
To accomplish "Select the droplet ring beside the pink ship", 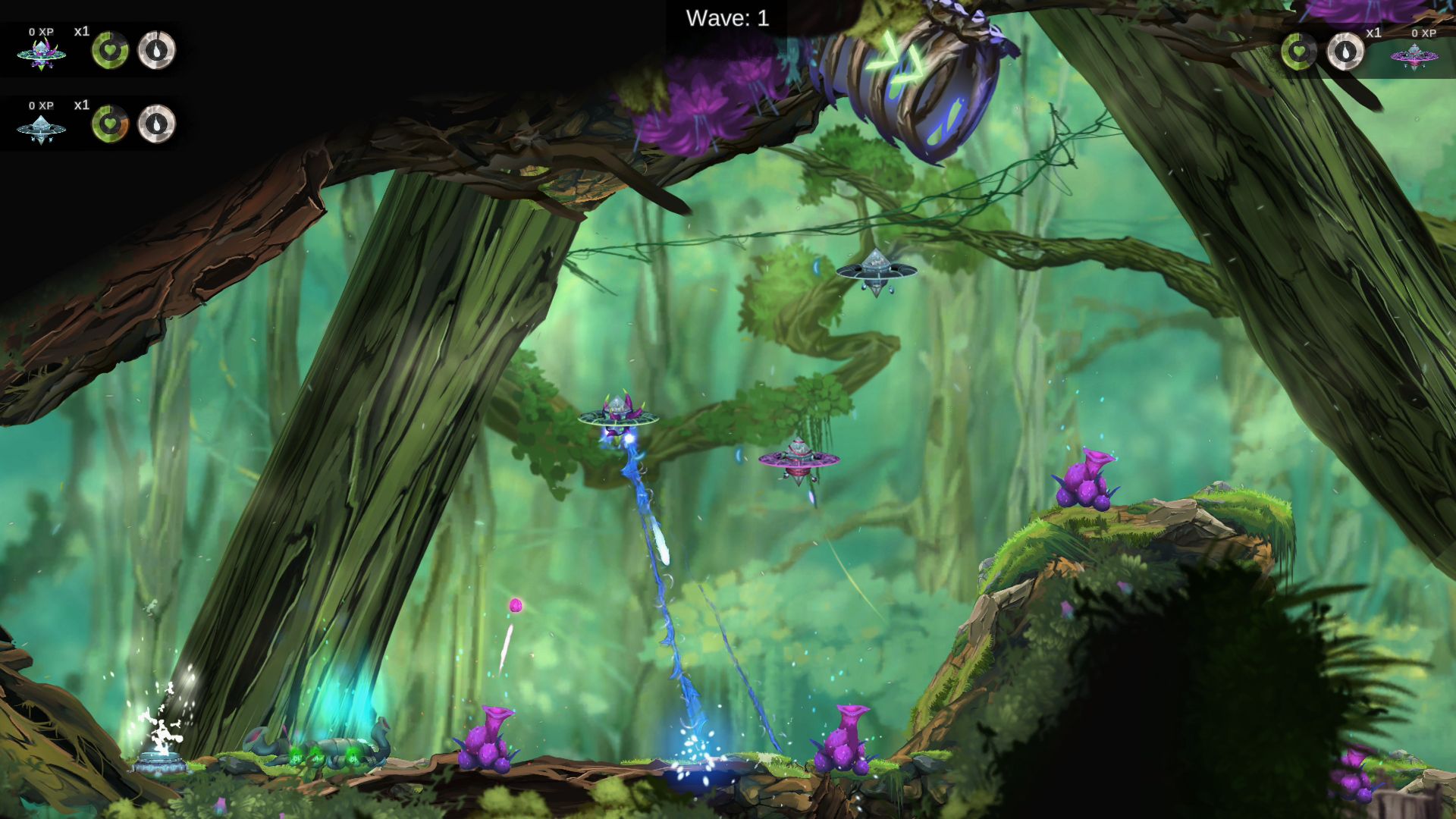I will (x=1345, y=52).
